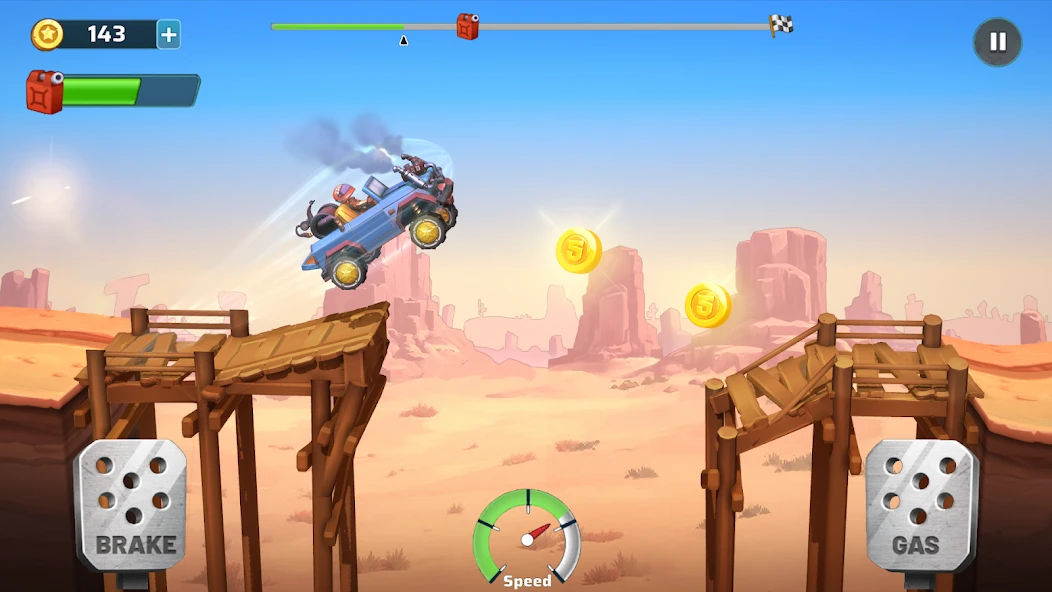Image resolution: width=1052 pixels, height=592 pixels.
Task: Pause the game with the pause button
Action: pos(997,43)
